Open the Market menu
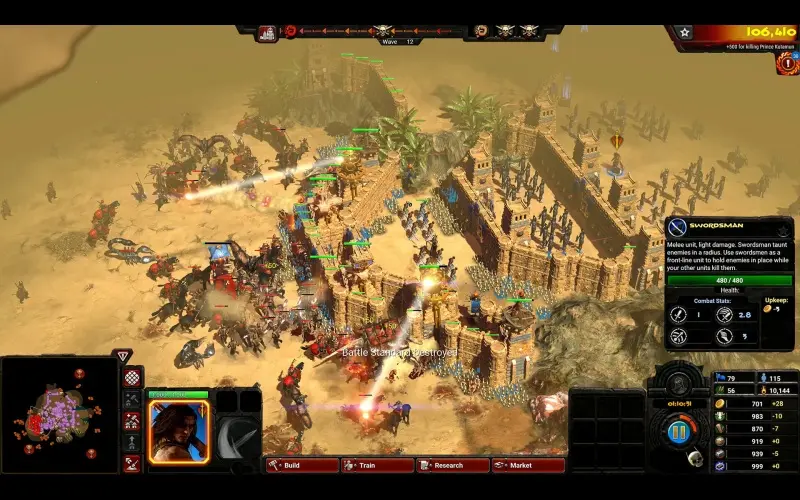This screenshot has height=500, width=800. [527, 465]
